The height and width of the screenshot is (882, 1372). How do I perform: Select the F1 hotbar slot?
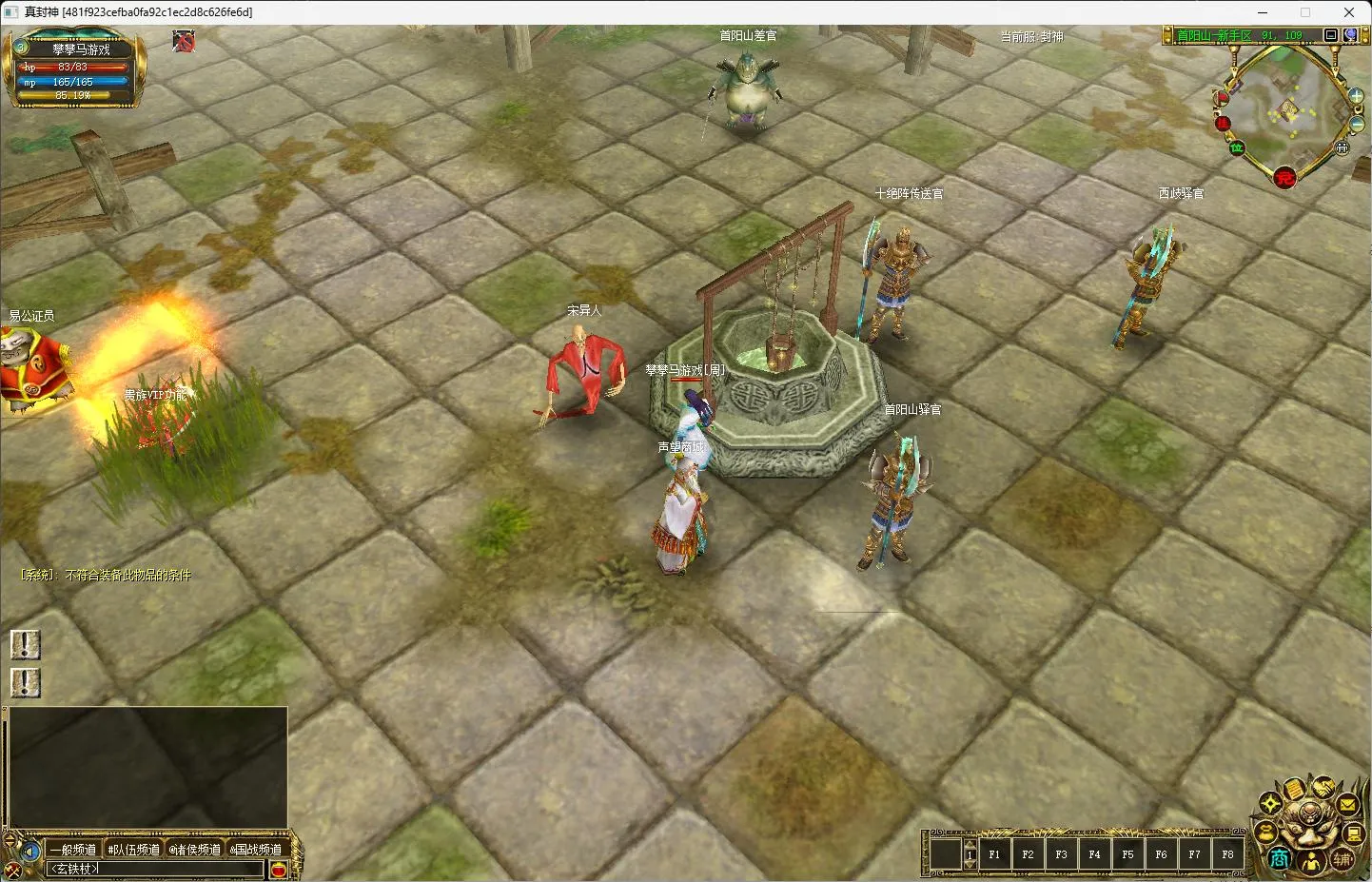(994, 854)
